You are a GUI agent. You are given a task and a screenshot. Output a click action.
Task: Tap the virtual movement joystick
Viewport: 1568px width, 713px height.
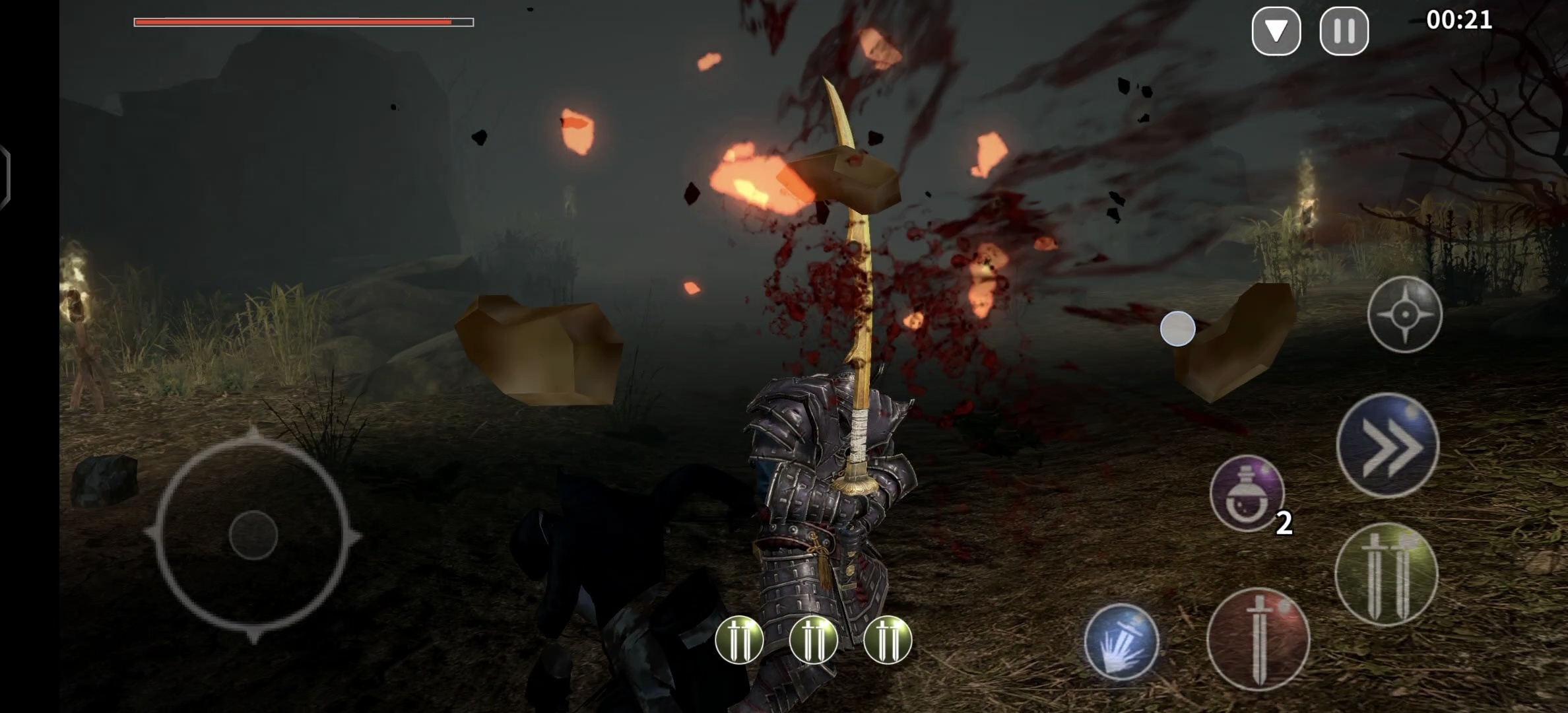pyautogui.click(x=253, y=535)
